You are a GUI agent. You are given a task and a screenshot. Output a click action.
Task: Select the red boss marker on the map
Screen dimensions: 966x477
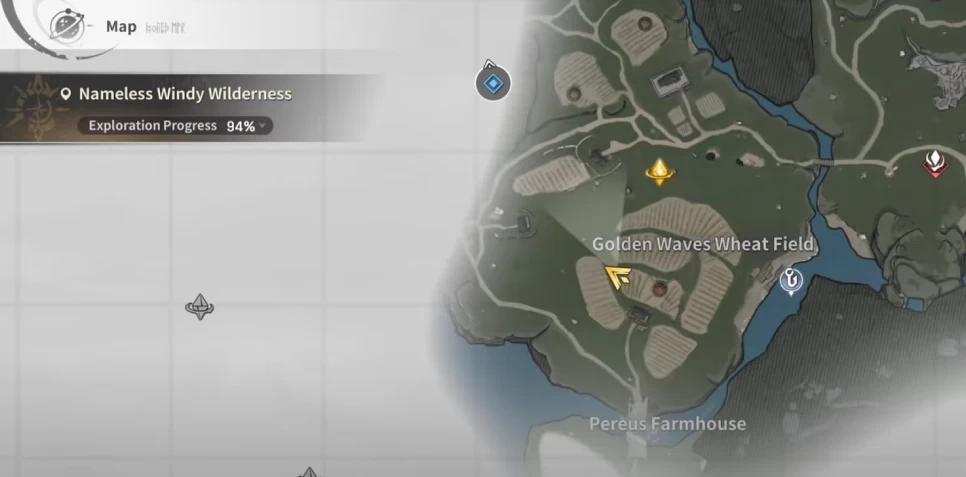click(x=934, y=163)
